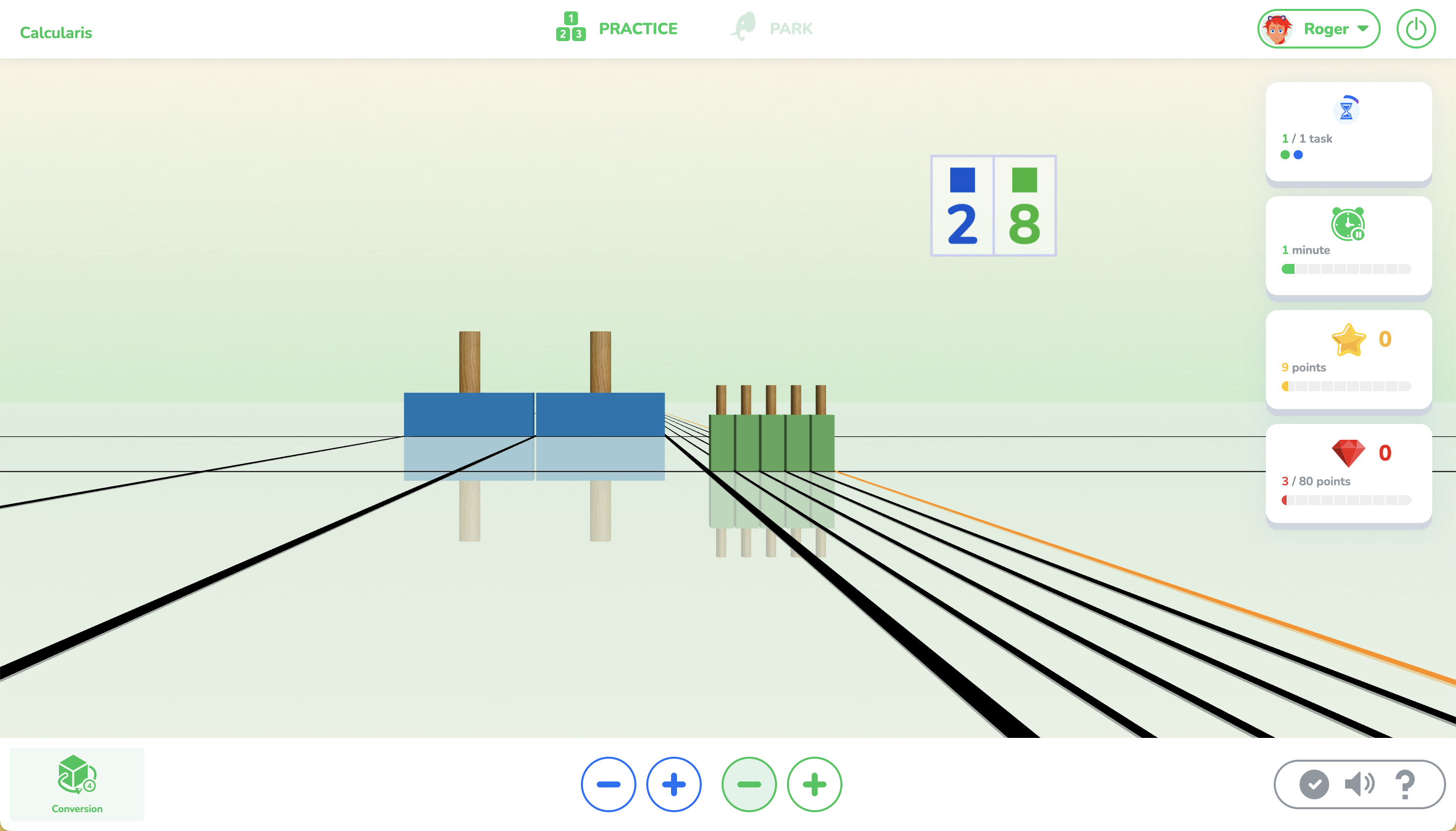The height and width of the screenshot is (831, 1456).
Task: Switch to the PARK tab
Action: [x=791, y=28]
